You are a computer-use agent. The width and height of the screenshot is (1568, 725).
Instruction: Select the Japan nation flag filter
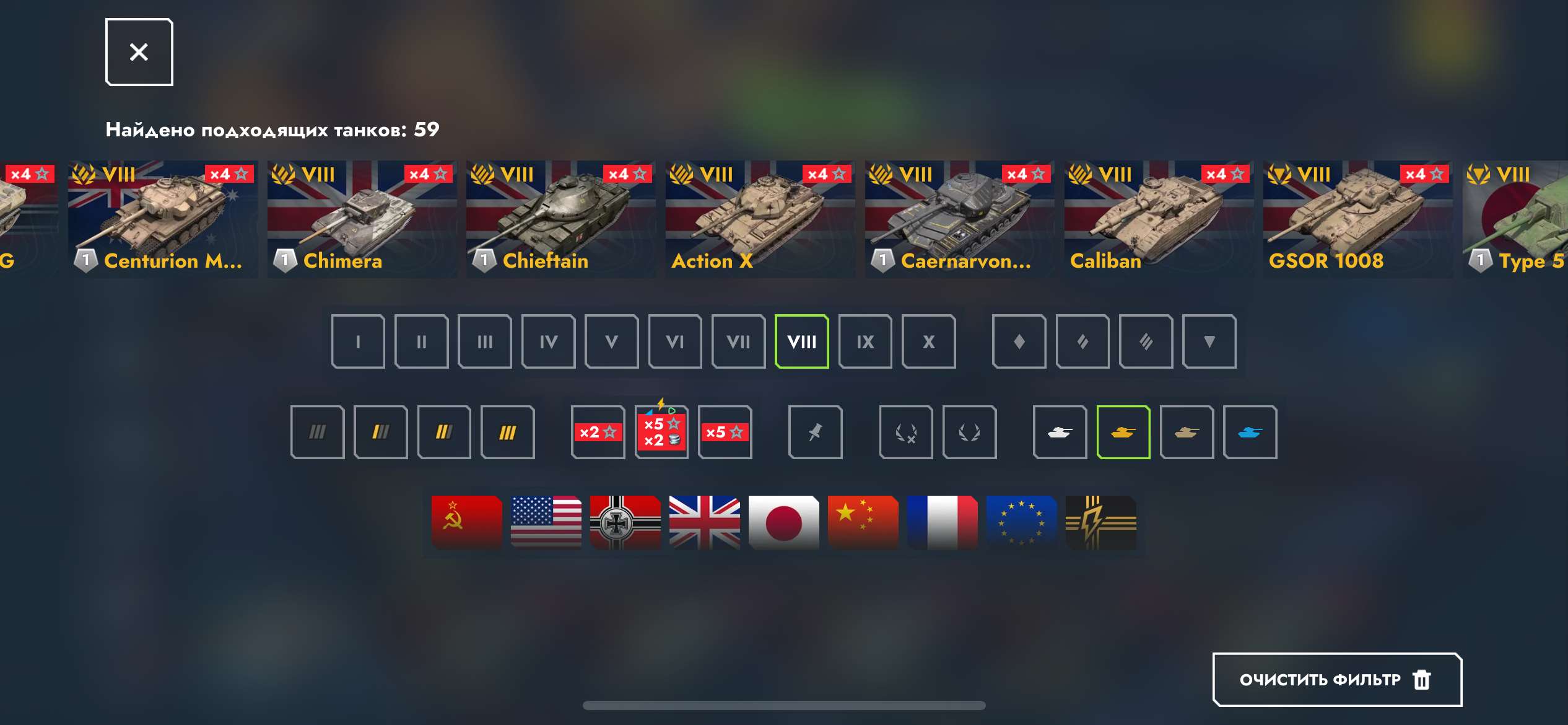[783, 522]
